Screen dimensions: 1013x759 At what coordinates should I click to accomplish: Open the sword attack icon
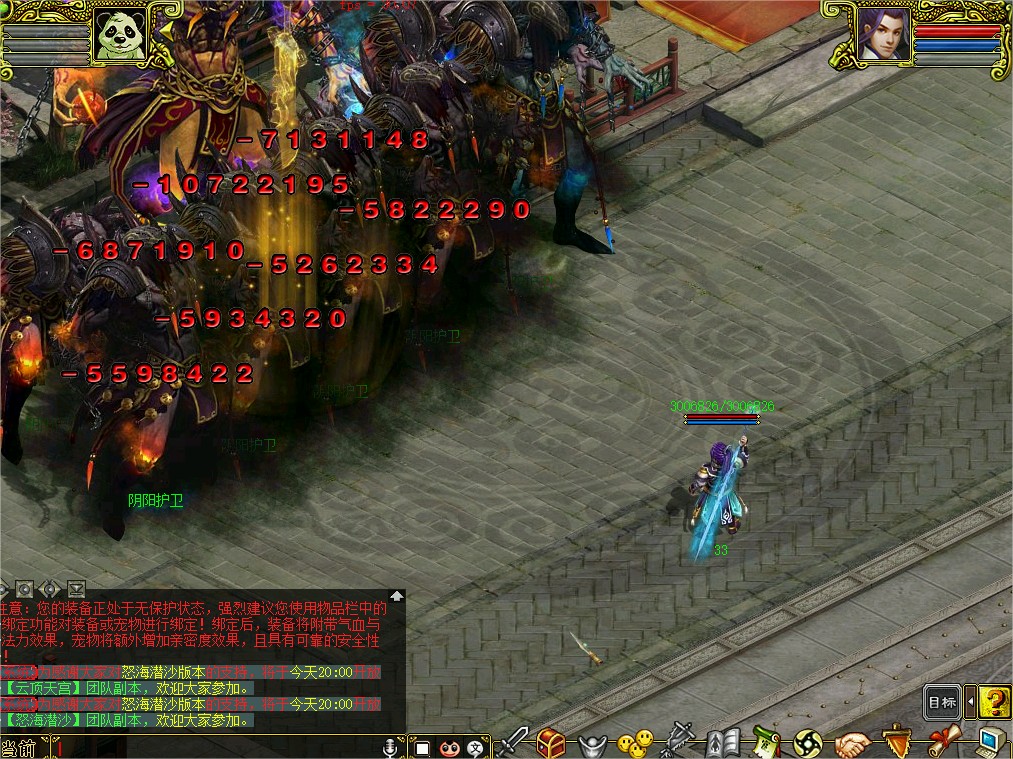click(x=515, y=742)
